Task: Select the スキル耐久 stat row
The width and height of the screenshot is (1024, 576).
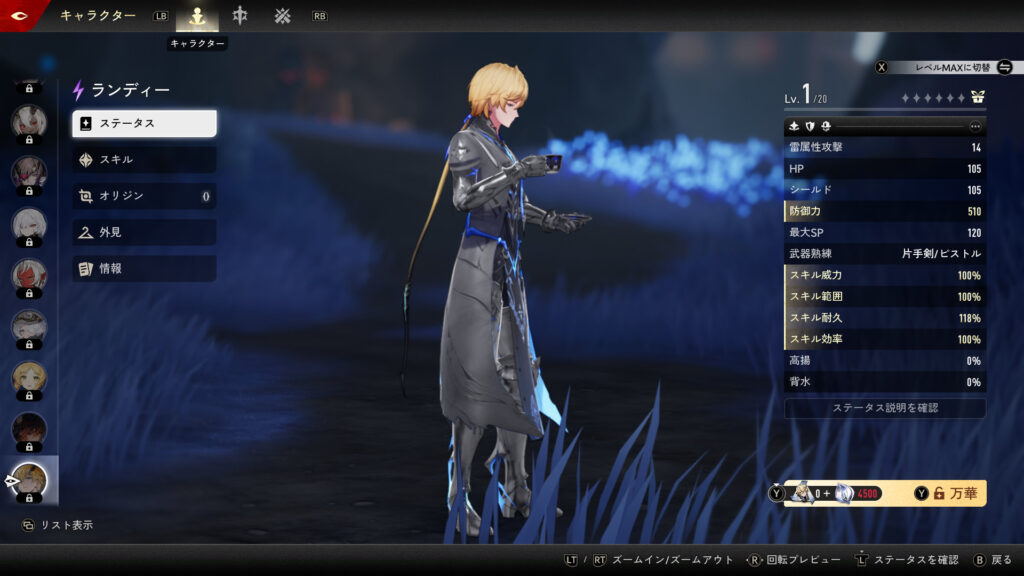Action: pos(885,317)
